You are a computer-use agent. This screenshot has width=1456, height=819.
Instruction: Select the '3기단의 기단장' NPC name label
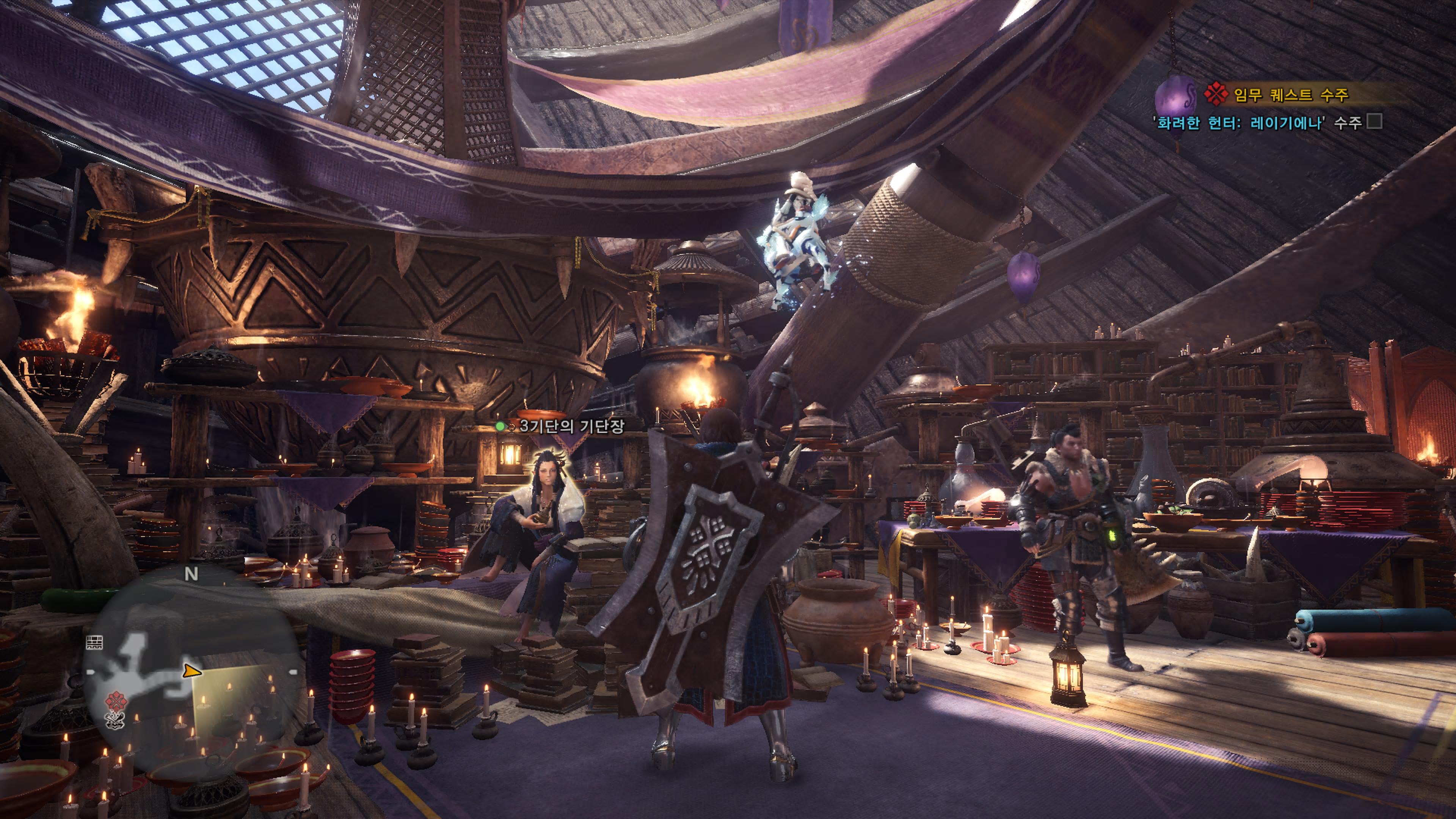point(571,425)
